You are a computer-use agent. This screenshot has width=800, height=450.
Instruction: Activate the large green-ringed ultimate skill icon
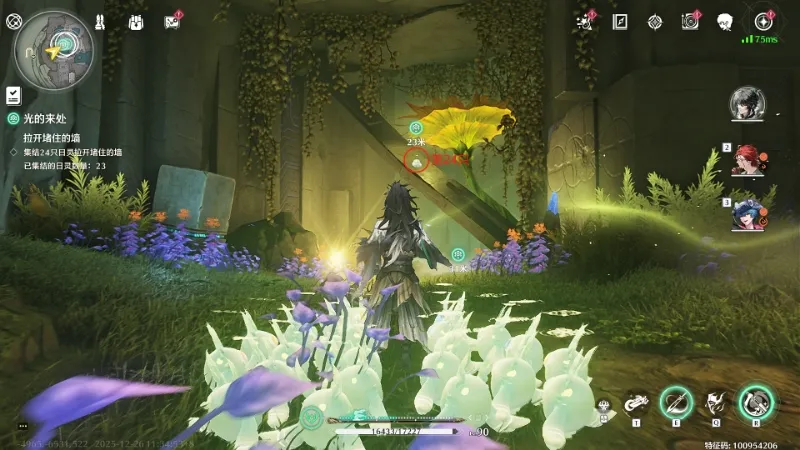point(755,402)
